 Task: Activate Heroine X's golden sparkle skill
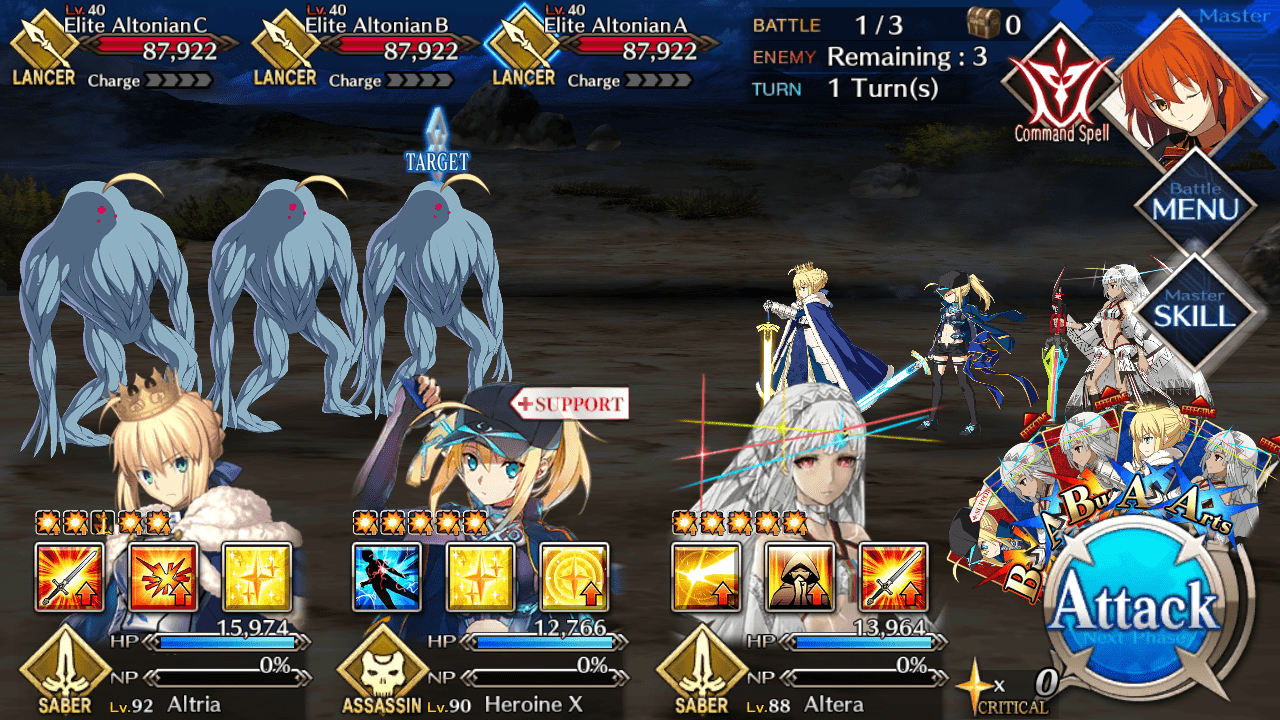[480, 577]
